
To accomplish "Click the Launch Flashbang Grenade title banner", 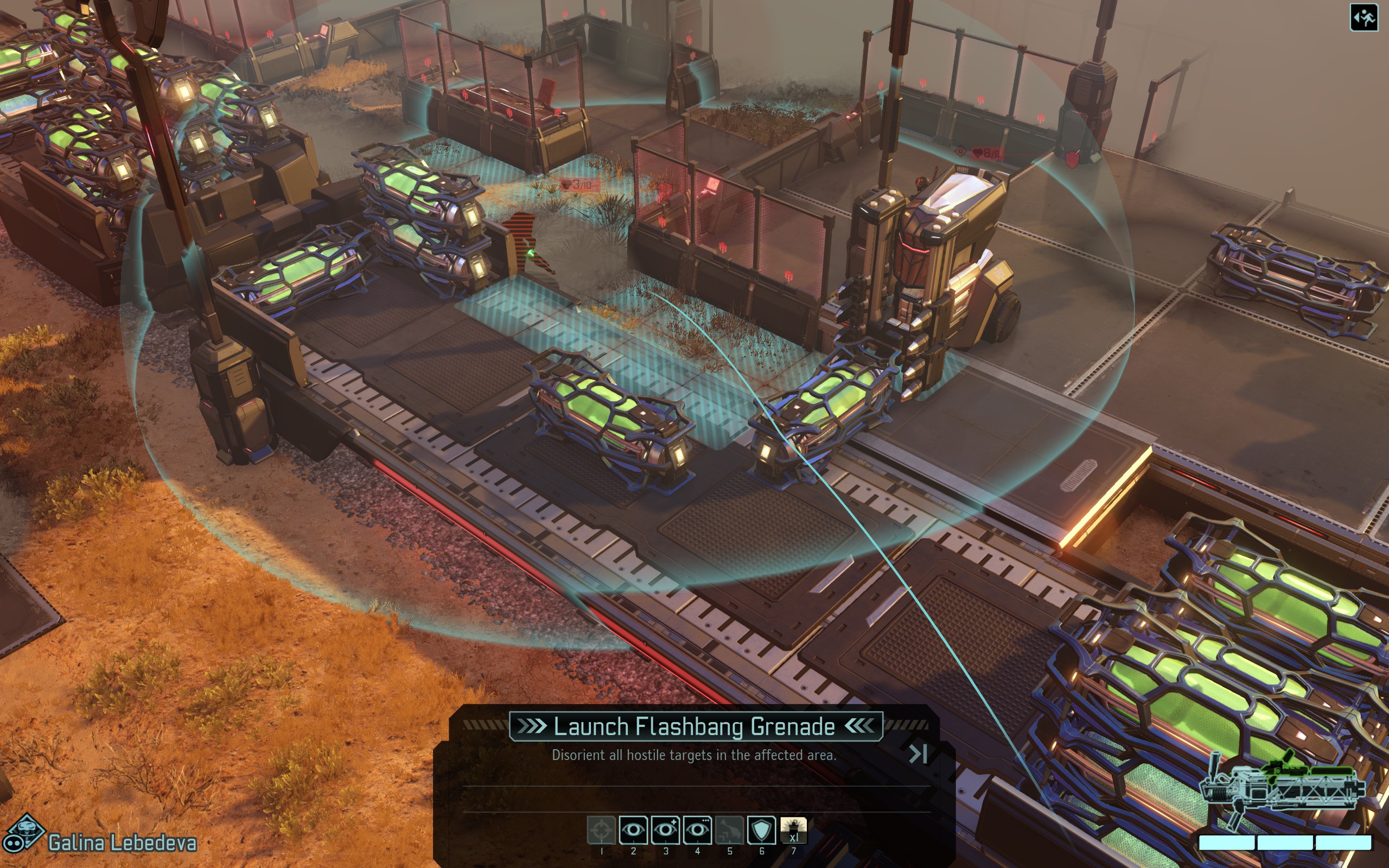I will tap(694, 725).
